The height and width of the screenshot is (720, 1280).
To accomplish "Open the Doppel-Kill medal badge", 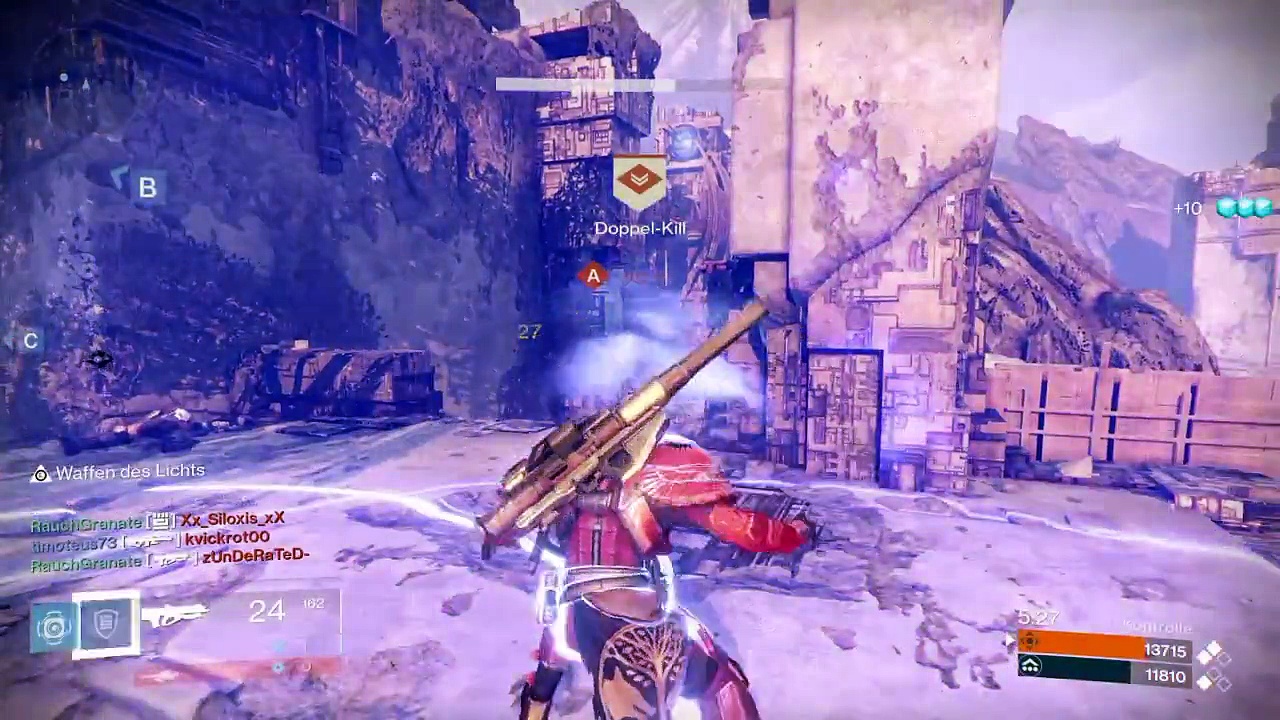I will point(639,182).
